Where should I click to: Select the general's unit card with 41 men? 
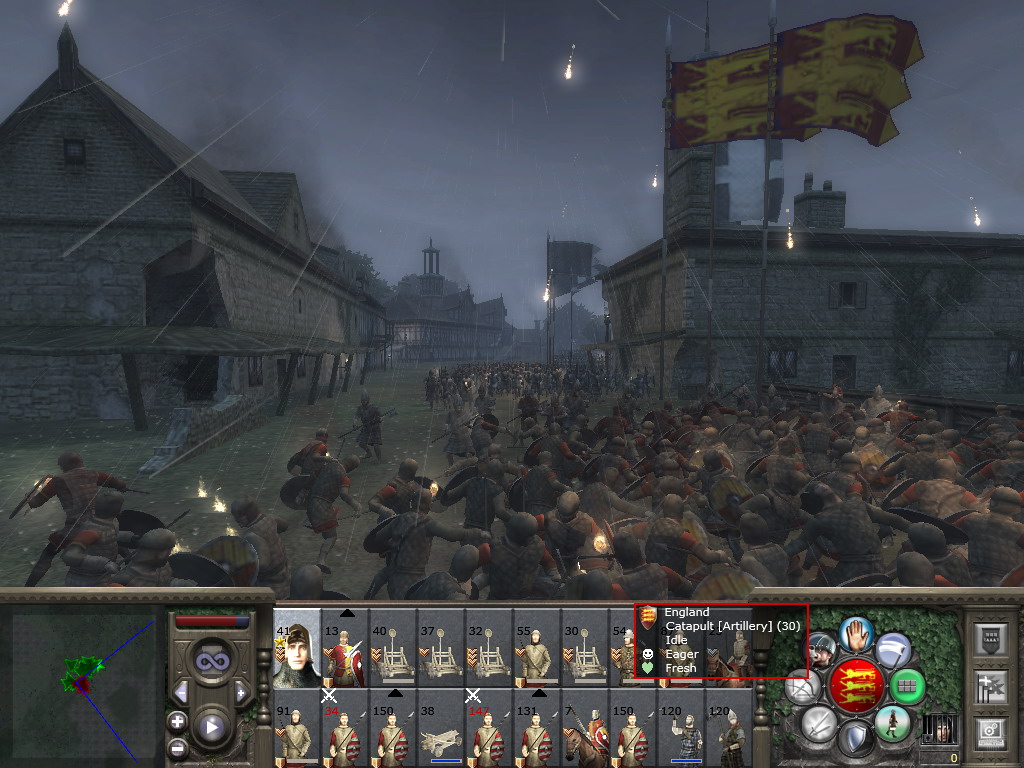[x=297, y=648]
